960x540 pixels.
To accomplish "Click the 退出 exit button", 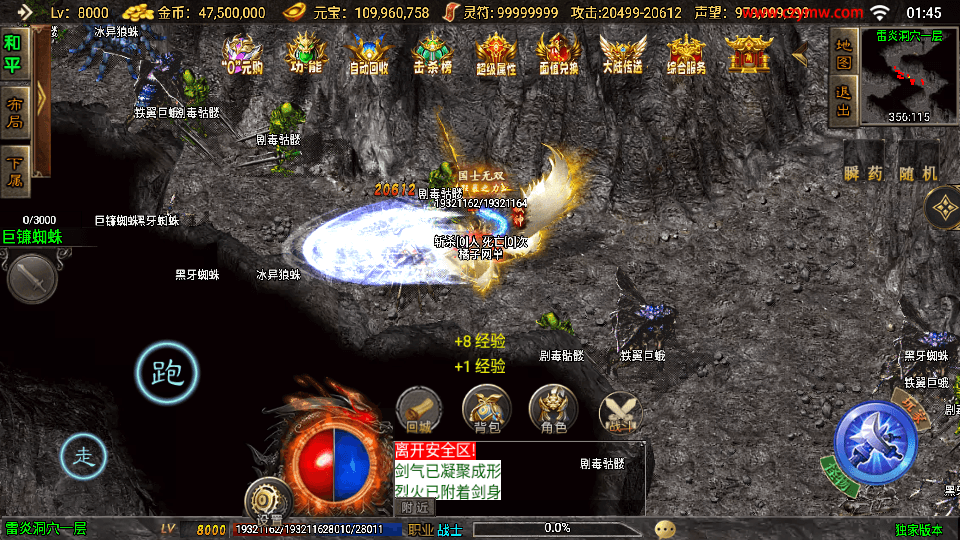I will pos(844,100).
